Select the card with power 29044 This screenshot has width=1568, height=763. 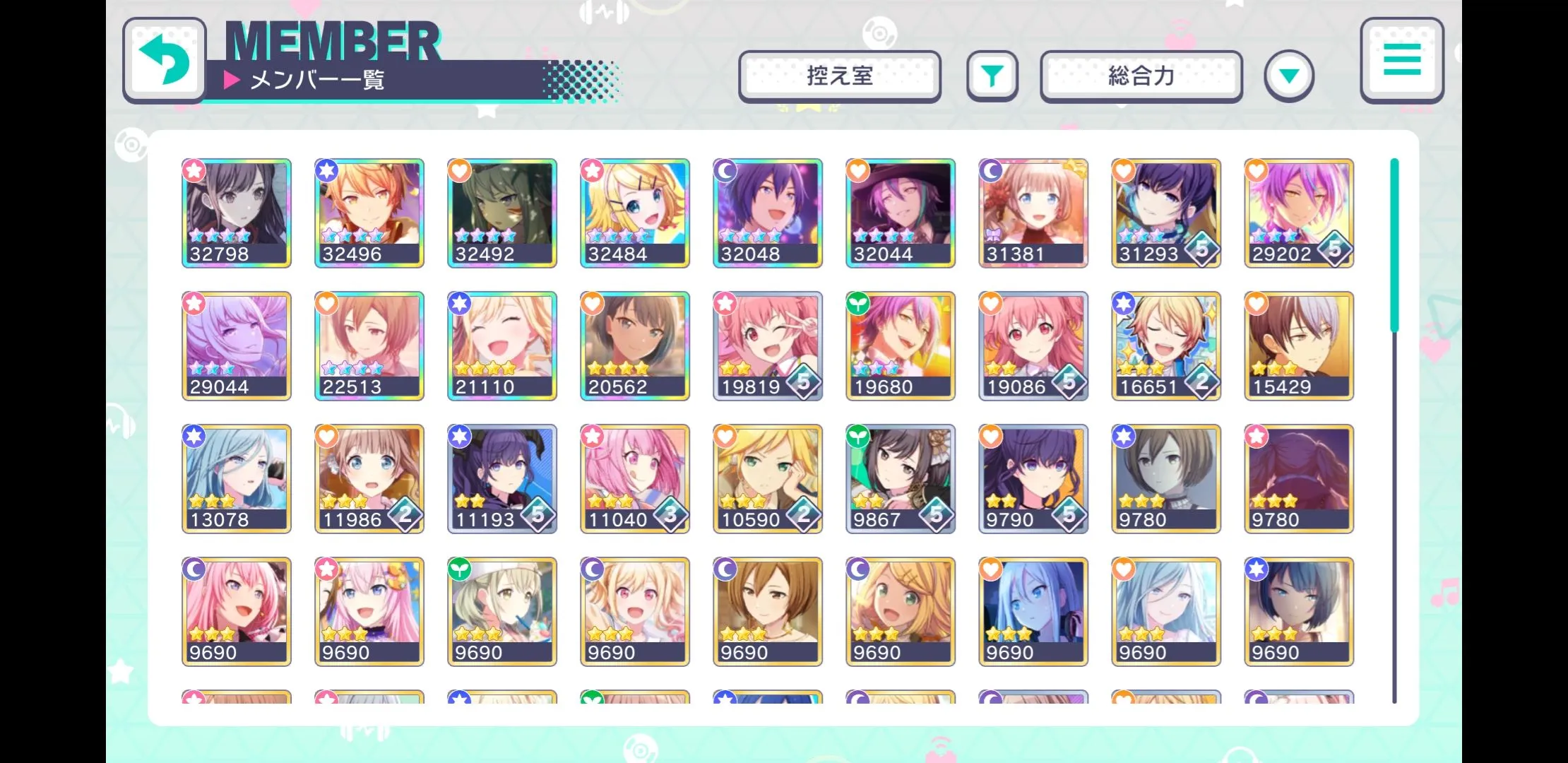(237, 346)
